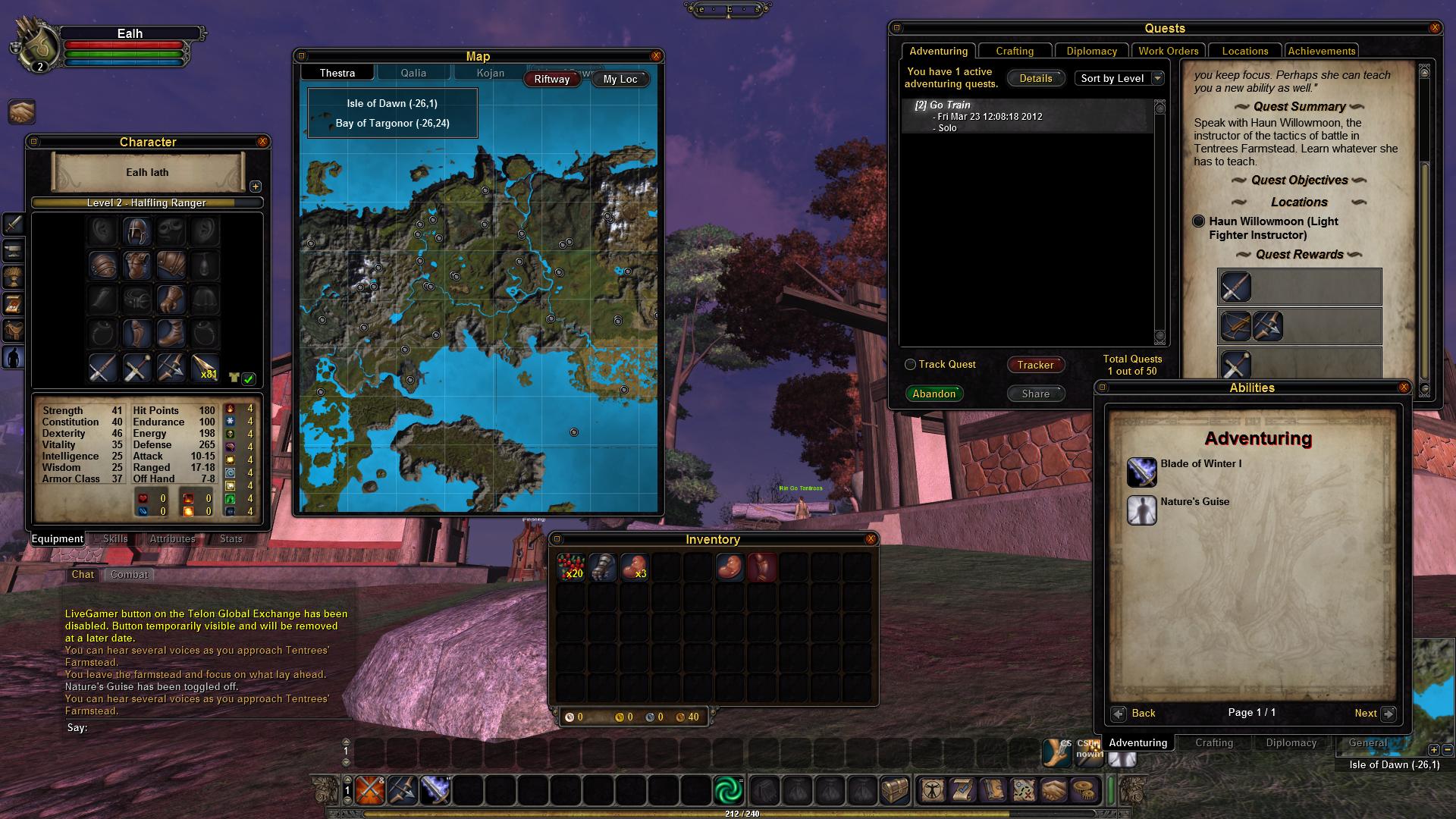Image resolution: width=1456 pixels, height=819 pixels.
Task: Switch to the Skills character tab
Action: [x=115, y=538]
